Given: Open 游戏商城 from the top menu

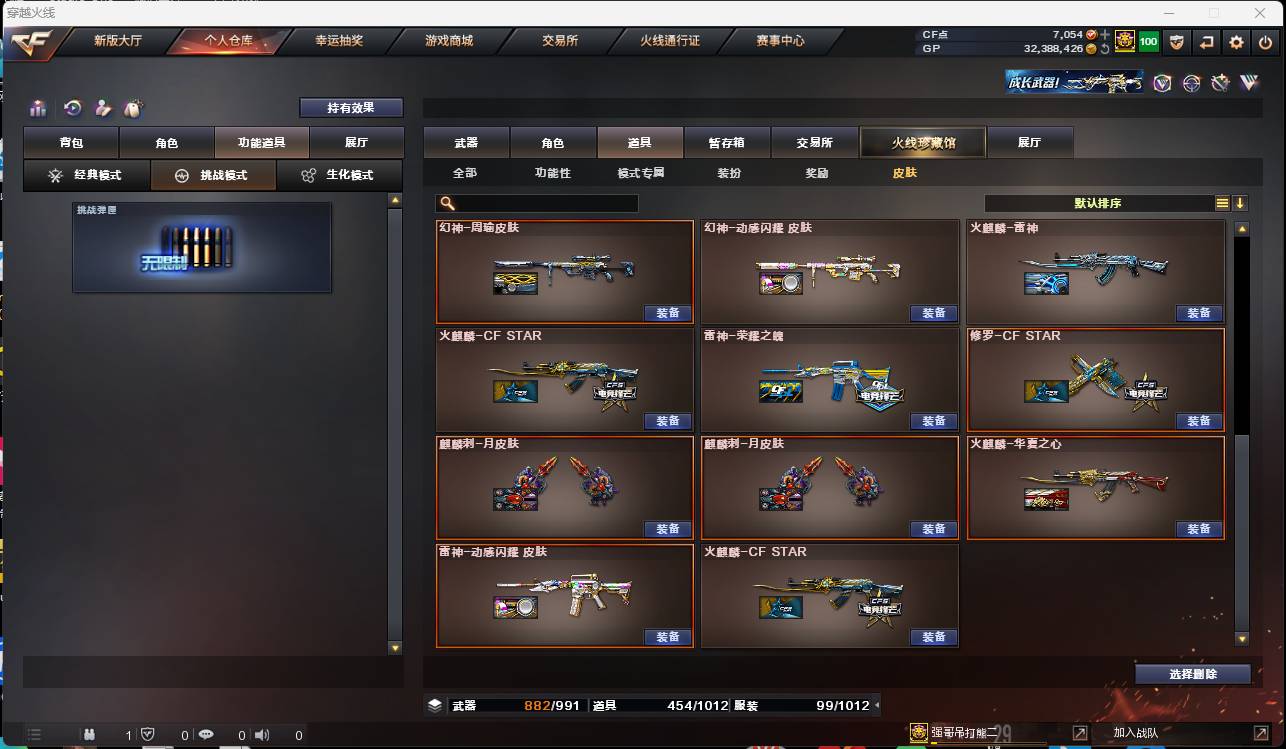Looking at the screenshot, I should click(x=448, y=41).
